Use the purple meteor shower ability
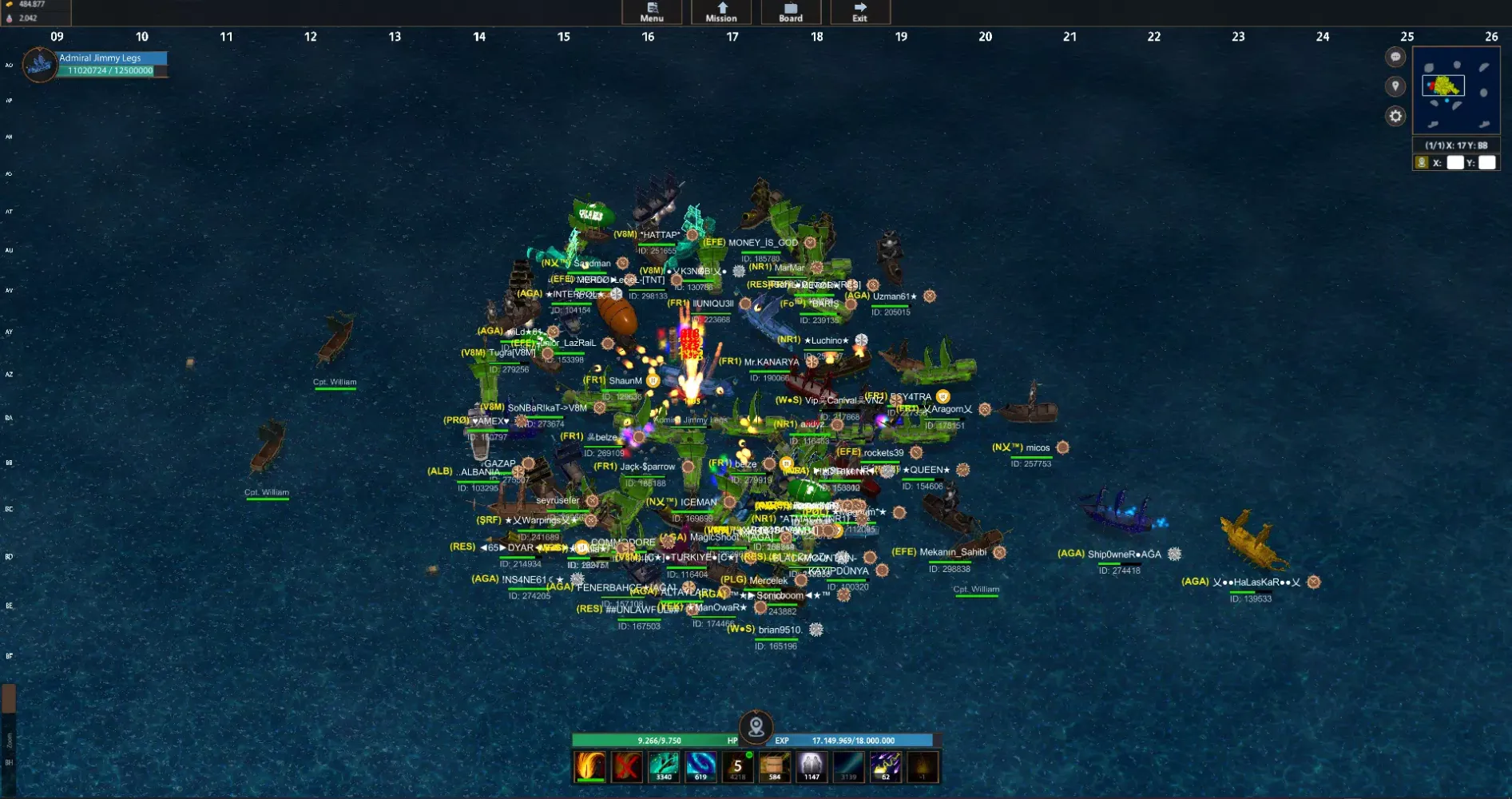 point(886,767)
